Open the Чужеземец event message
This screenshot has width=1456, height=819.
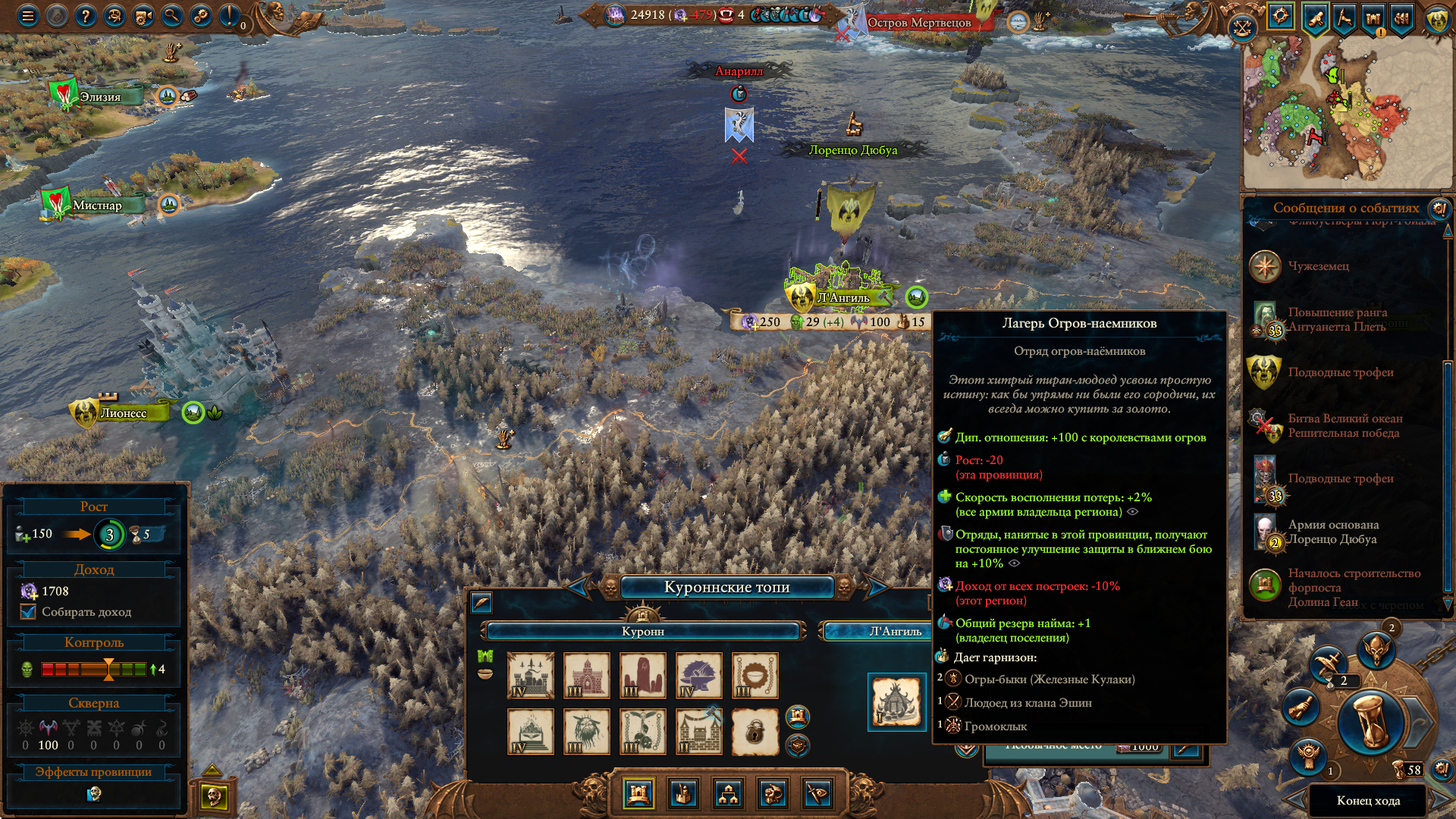(1318, 266)
